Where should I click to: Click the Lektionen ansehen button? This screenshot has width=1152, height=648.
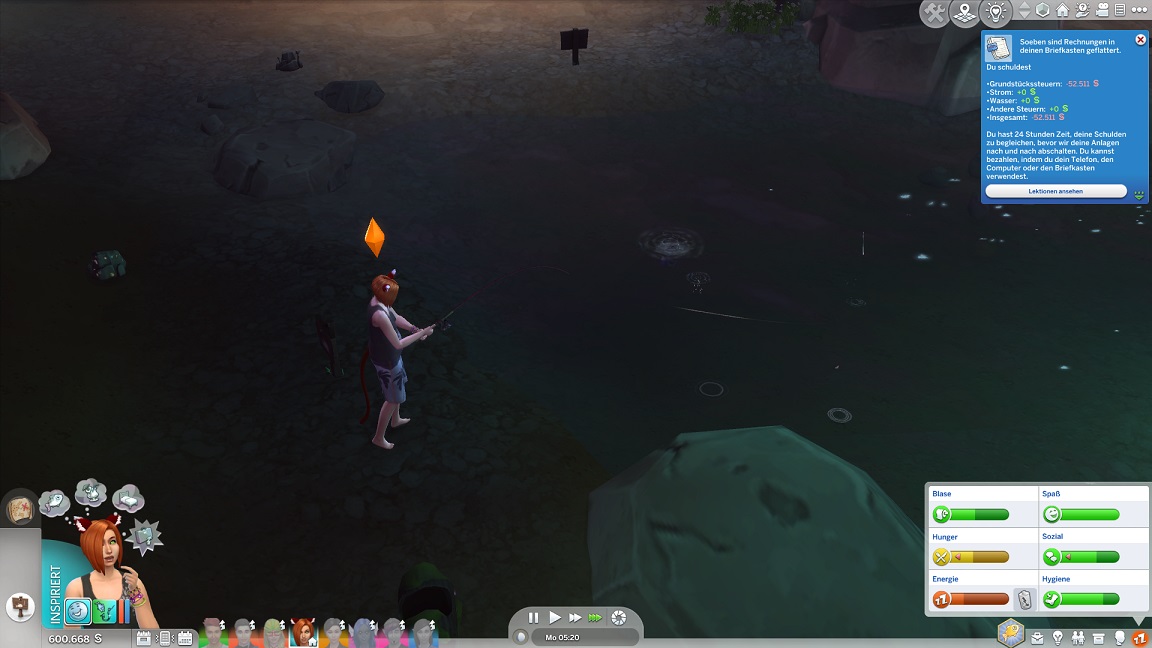(1055, 191)
